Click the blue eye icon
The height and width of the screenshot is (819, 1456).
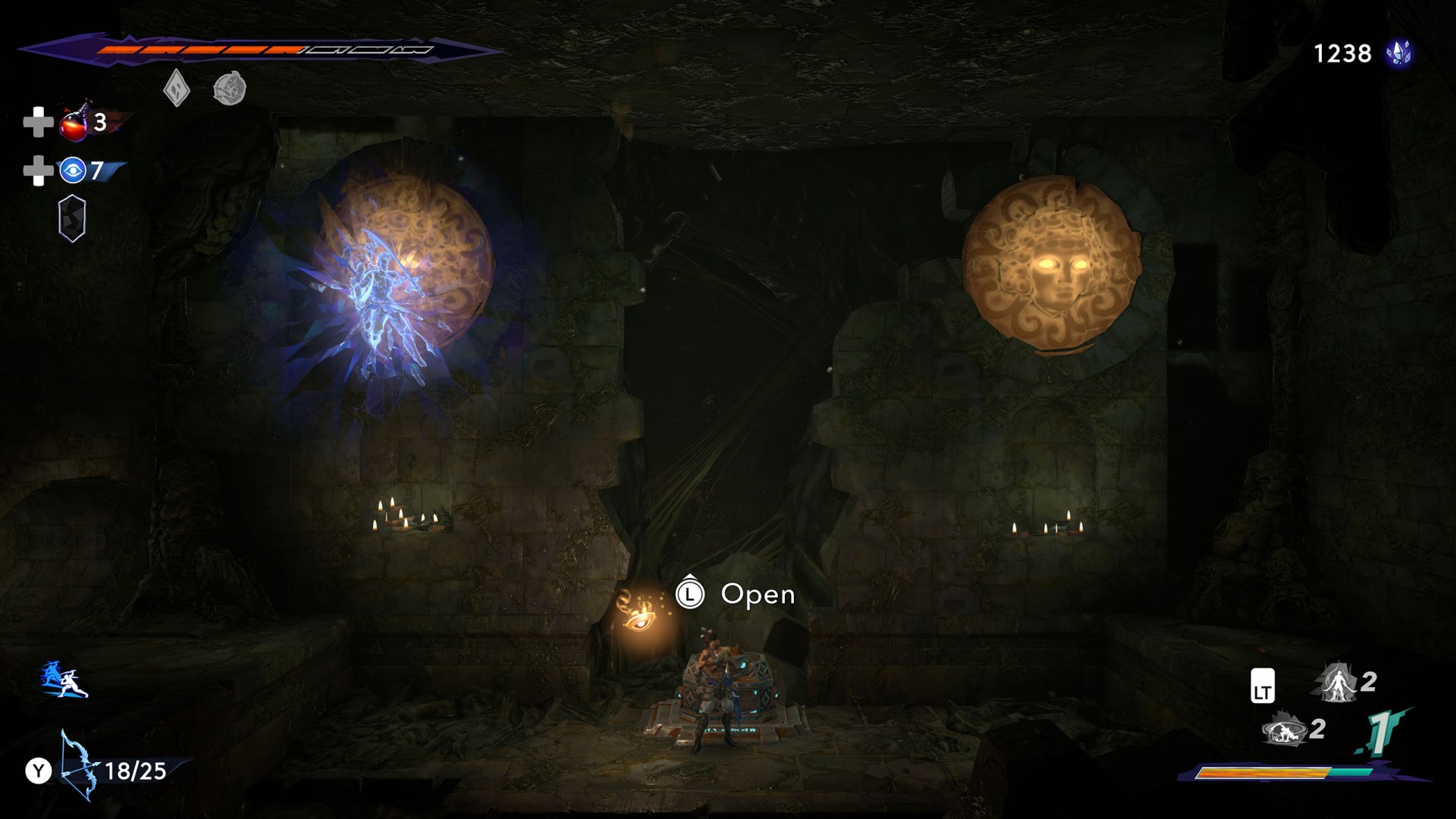[x=73, y=171]
